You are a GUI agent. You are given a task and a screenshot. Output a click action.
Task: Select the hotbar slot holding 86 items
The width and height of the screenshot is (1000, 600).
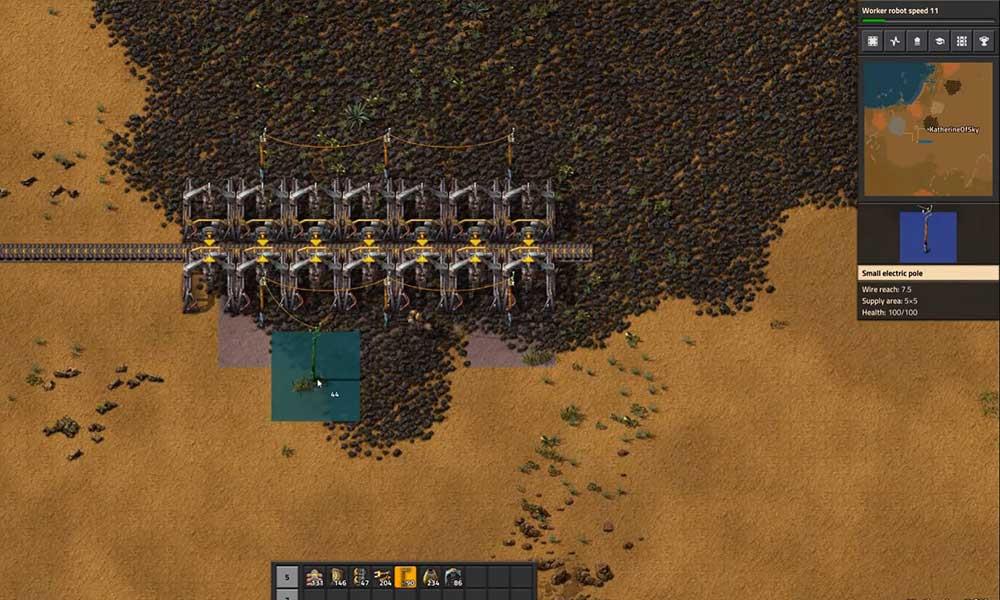coord(453,577)
